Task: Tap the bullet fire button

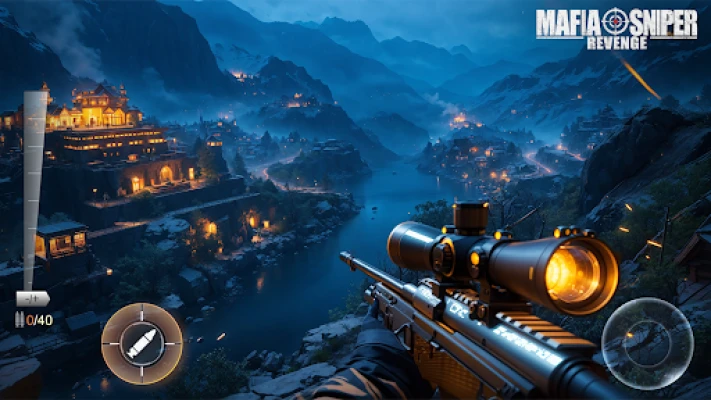Action: pyautogui.click(x=141, y=344)
